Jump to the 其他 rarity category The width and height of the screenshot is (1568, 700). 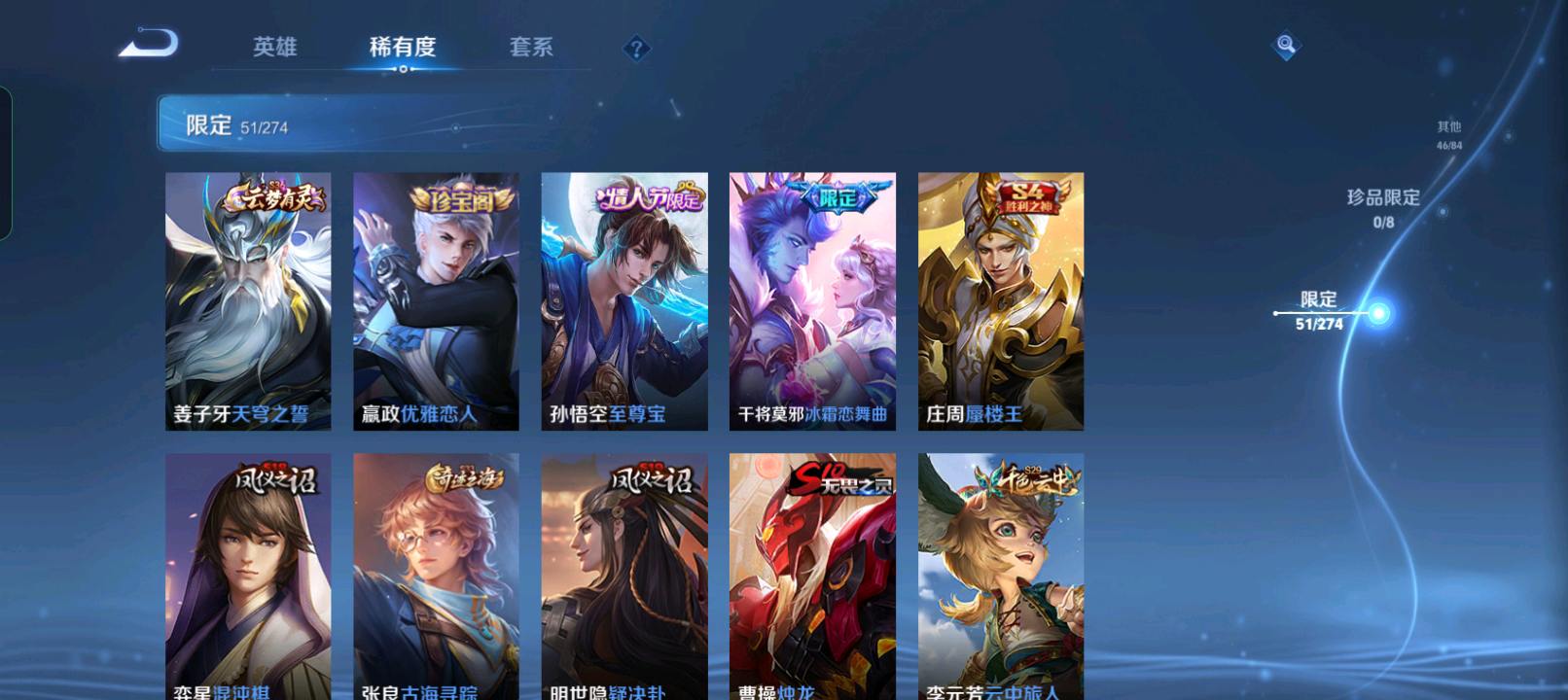tap(1449, 134)
